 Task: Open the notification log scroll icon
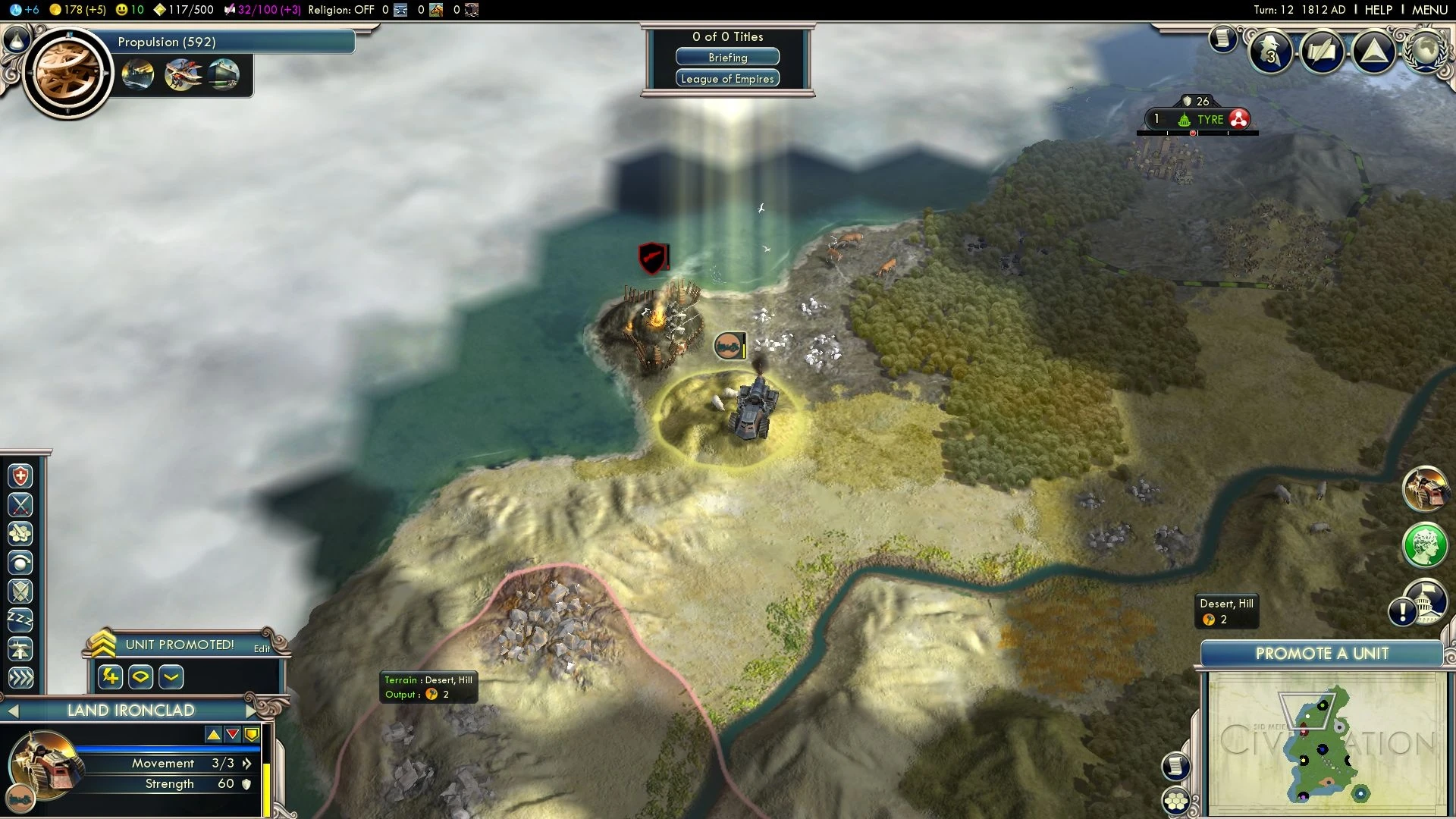click(1222, 38)
